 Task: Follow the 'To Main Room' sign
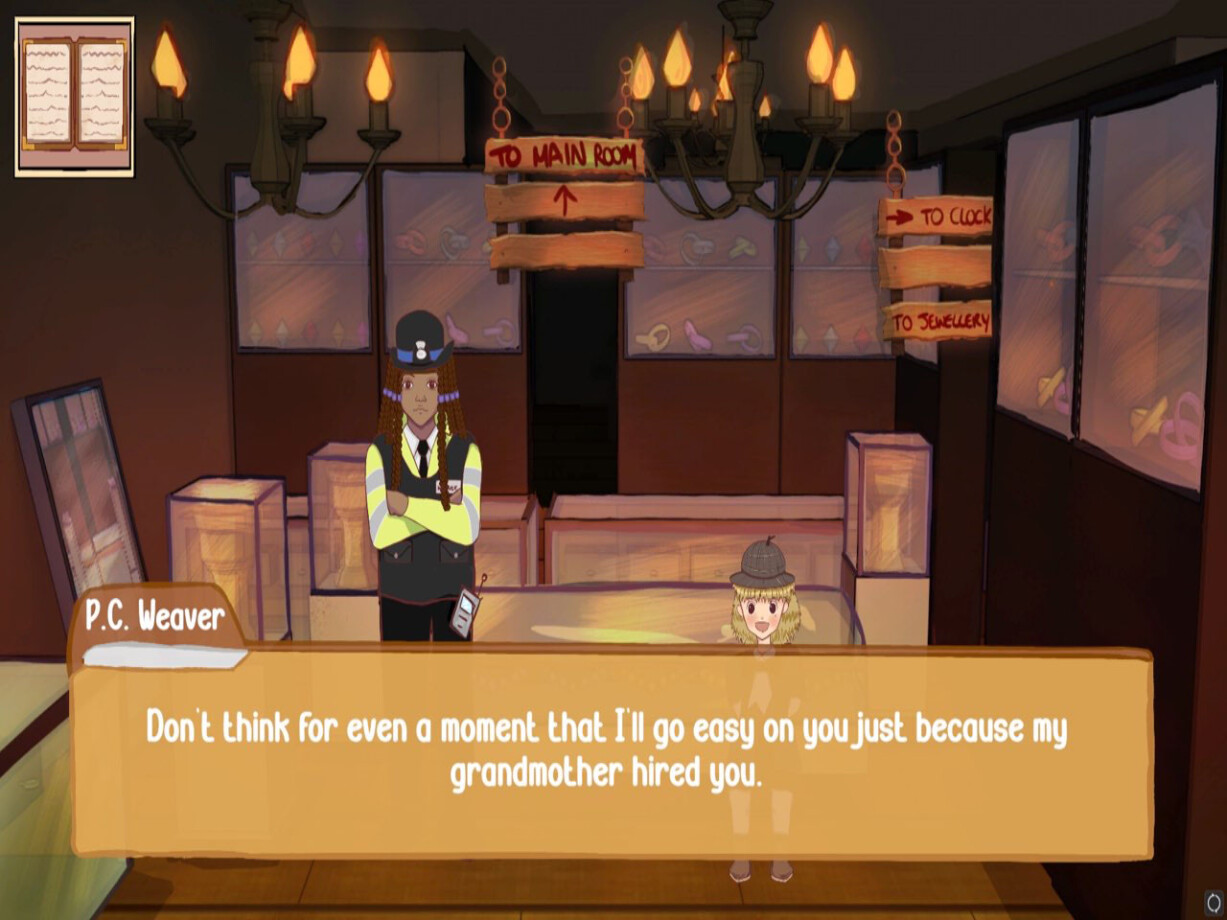pos(565,157)
